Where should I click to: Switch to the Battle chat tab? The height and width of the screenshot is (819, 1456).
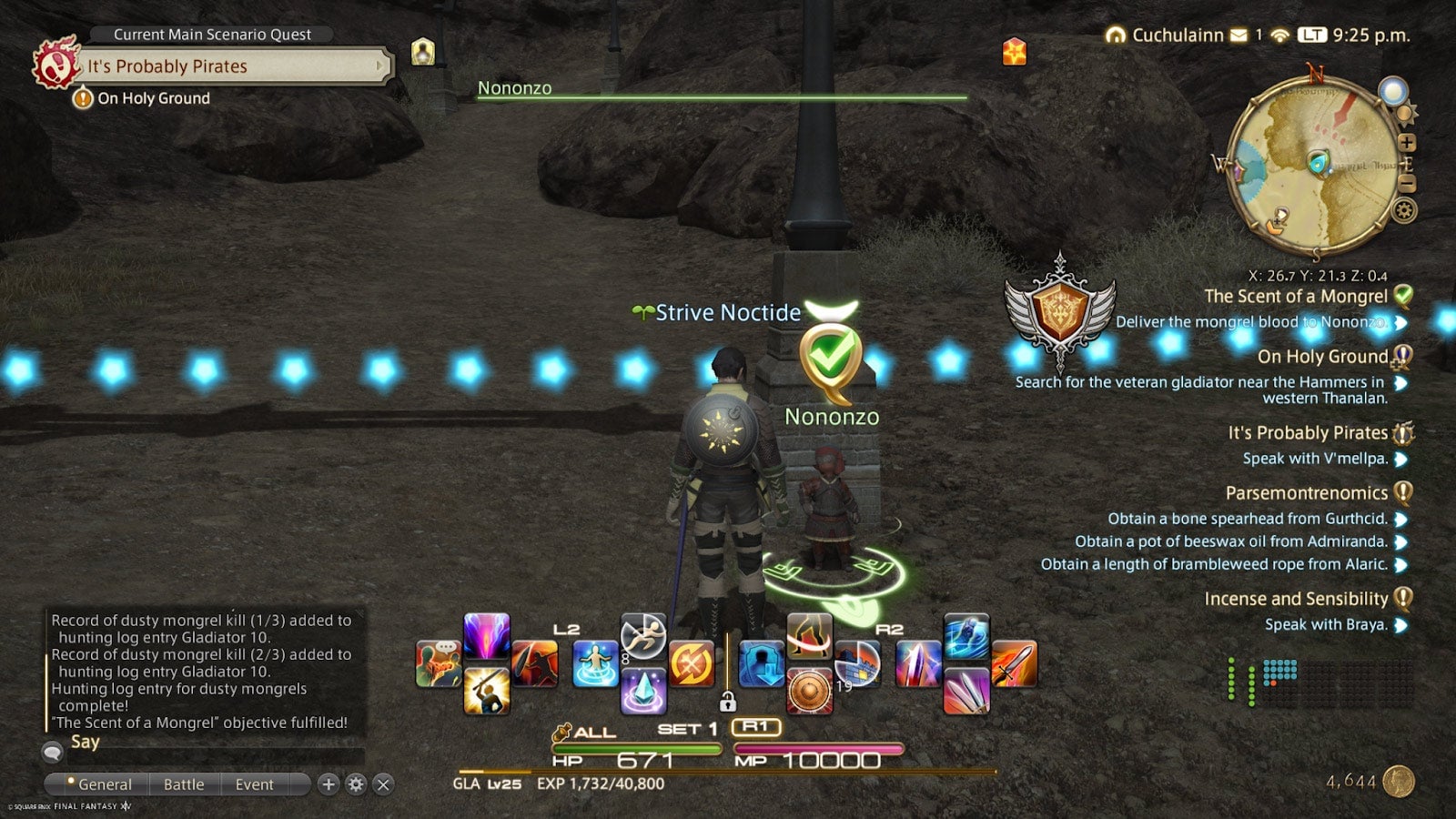[x=184, y=784]
